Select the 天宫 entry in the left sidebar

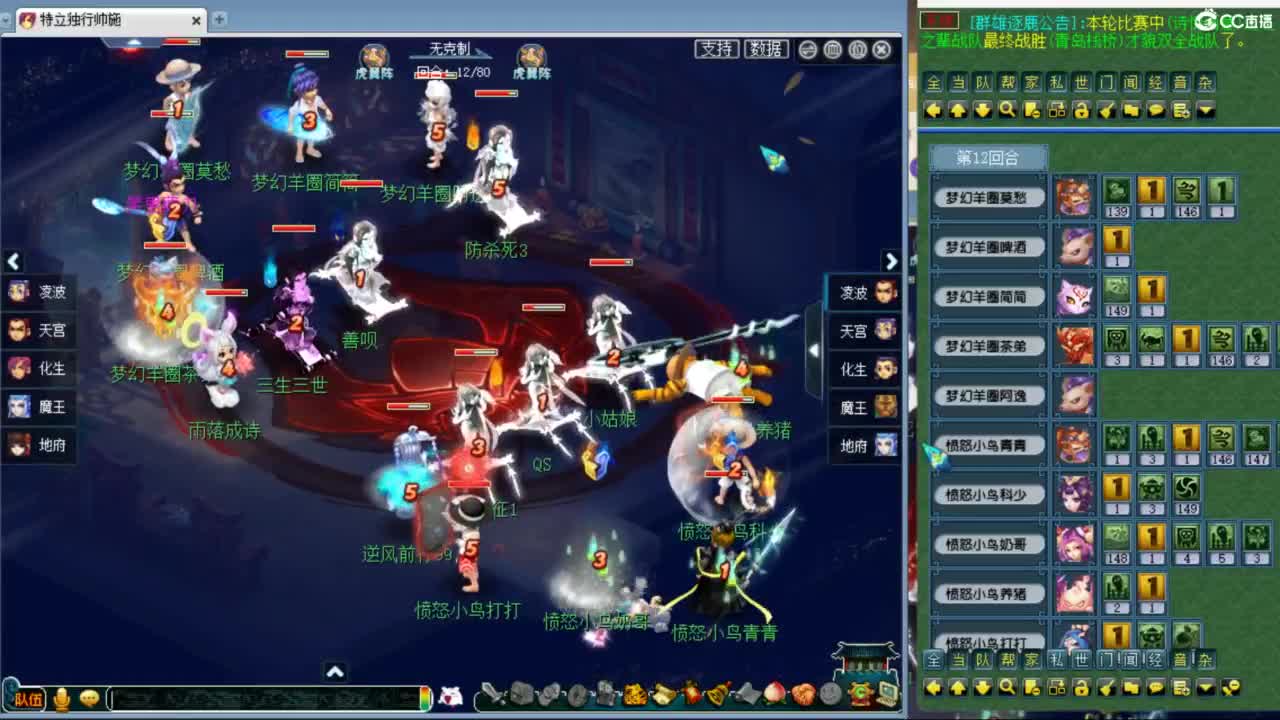point(38,331)
